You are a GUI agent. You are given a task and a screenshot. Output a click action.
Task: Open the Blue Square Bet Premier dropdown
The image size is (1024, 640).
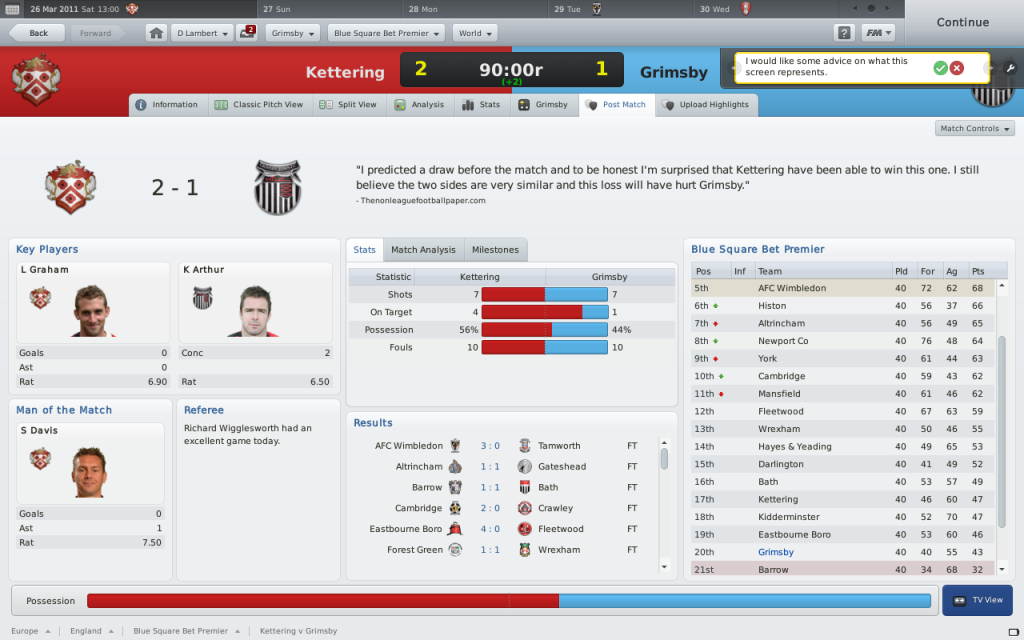(x=386, y=33)
